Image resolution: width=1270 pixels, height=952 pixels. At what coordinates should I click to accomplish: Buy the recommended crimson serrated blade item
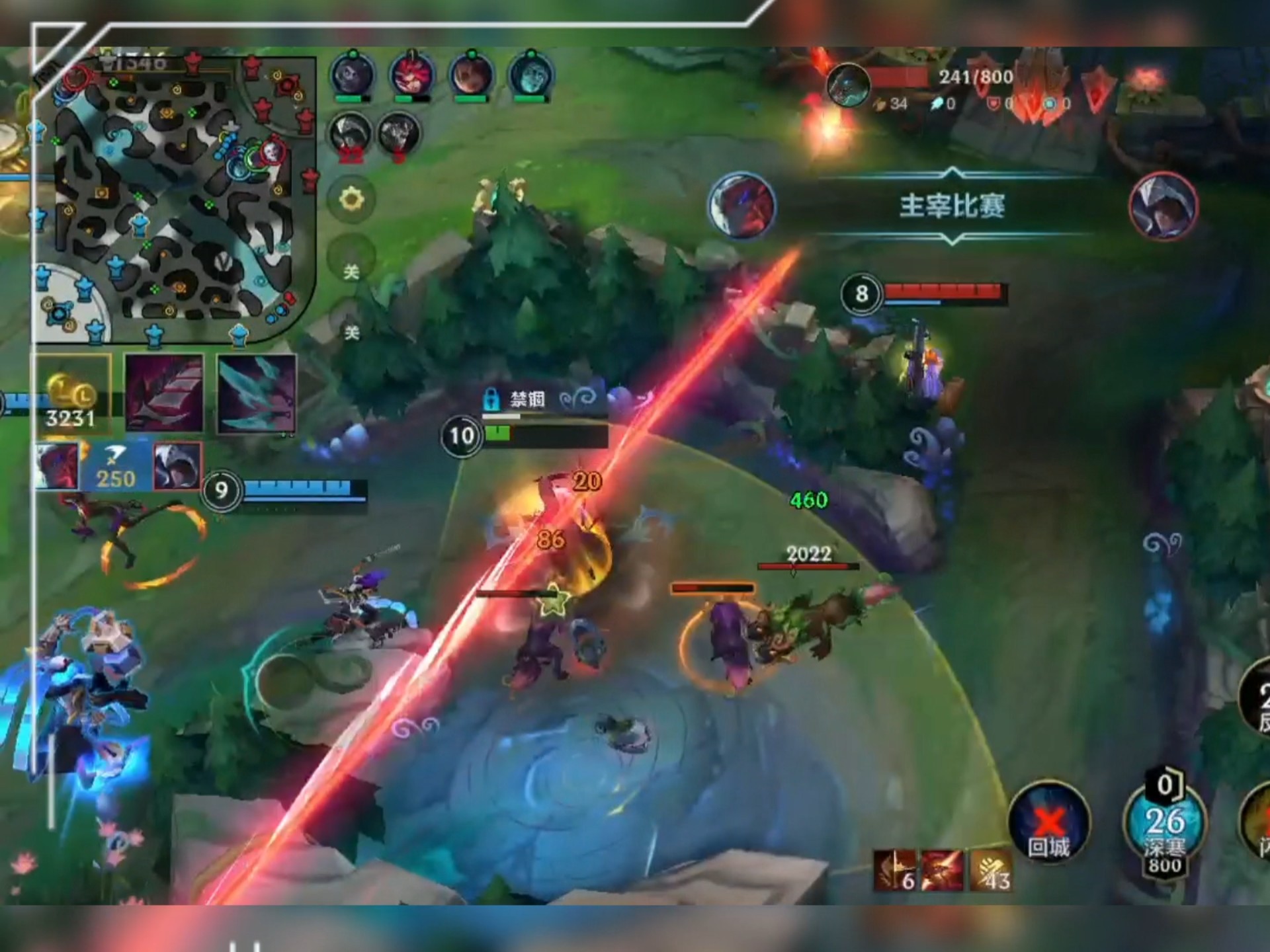point(164,394)
